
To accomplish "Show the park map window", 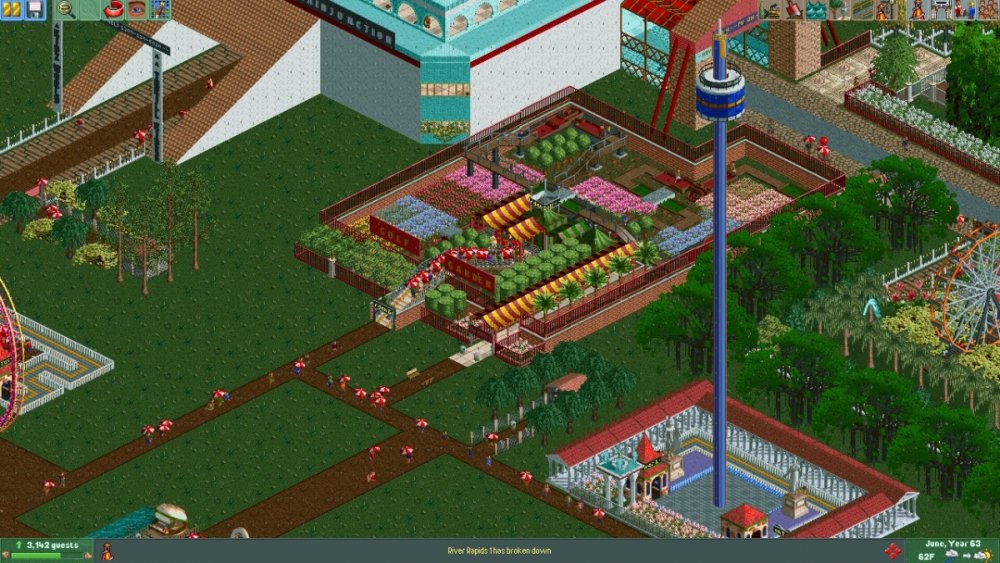I will click(x=159, y=10).
